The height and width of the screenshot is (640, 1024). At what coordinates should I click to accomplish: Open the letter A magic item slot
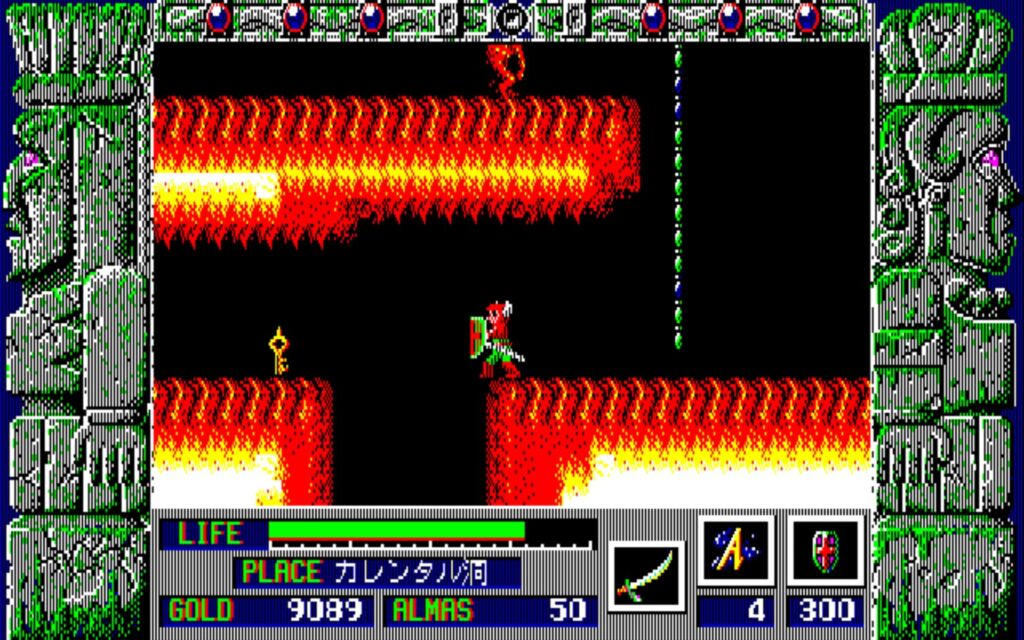(x=735, y=551)
